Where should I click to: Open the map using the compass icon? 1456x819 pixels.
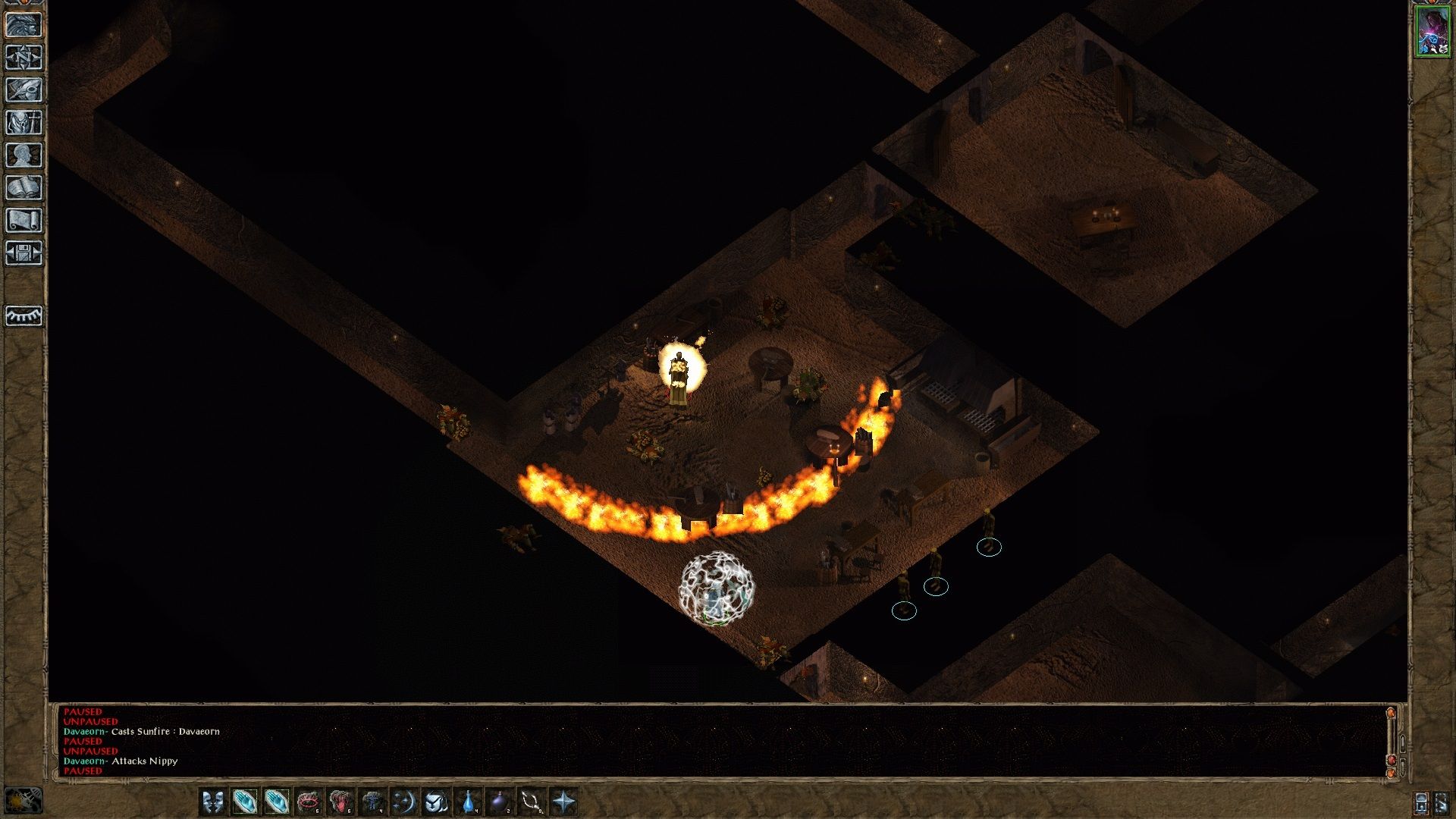pyautogui.click(x=25, y=57)
